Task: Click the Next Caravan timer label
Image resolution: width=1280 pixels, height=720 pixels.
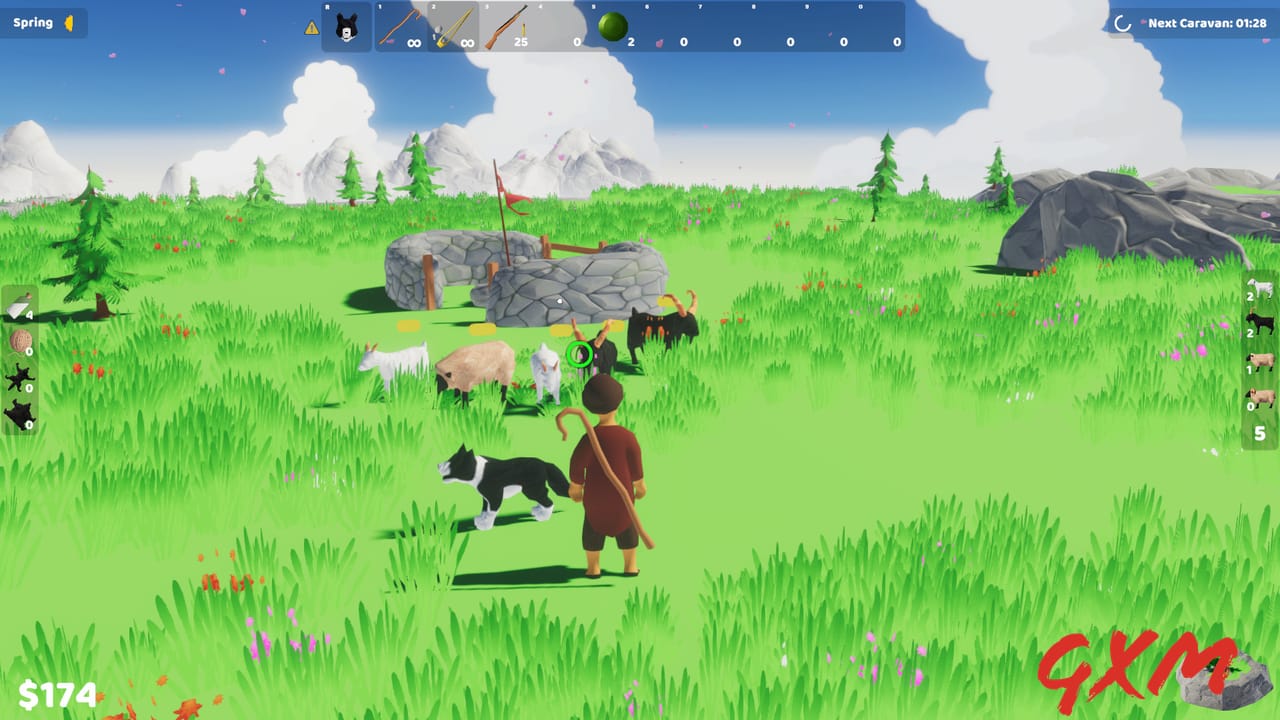Action: point(1205,20)
